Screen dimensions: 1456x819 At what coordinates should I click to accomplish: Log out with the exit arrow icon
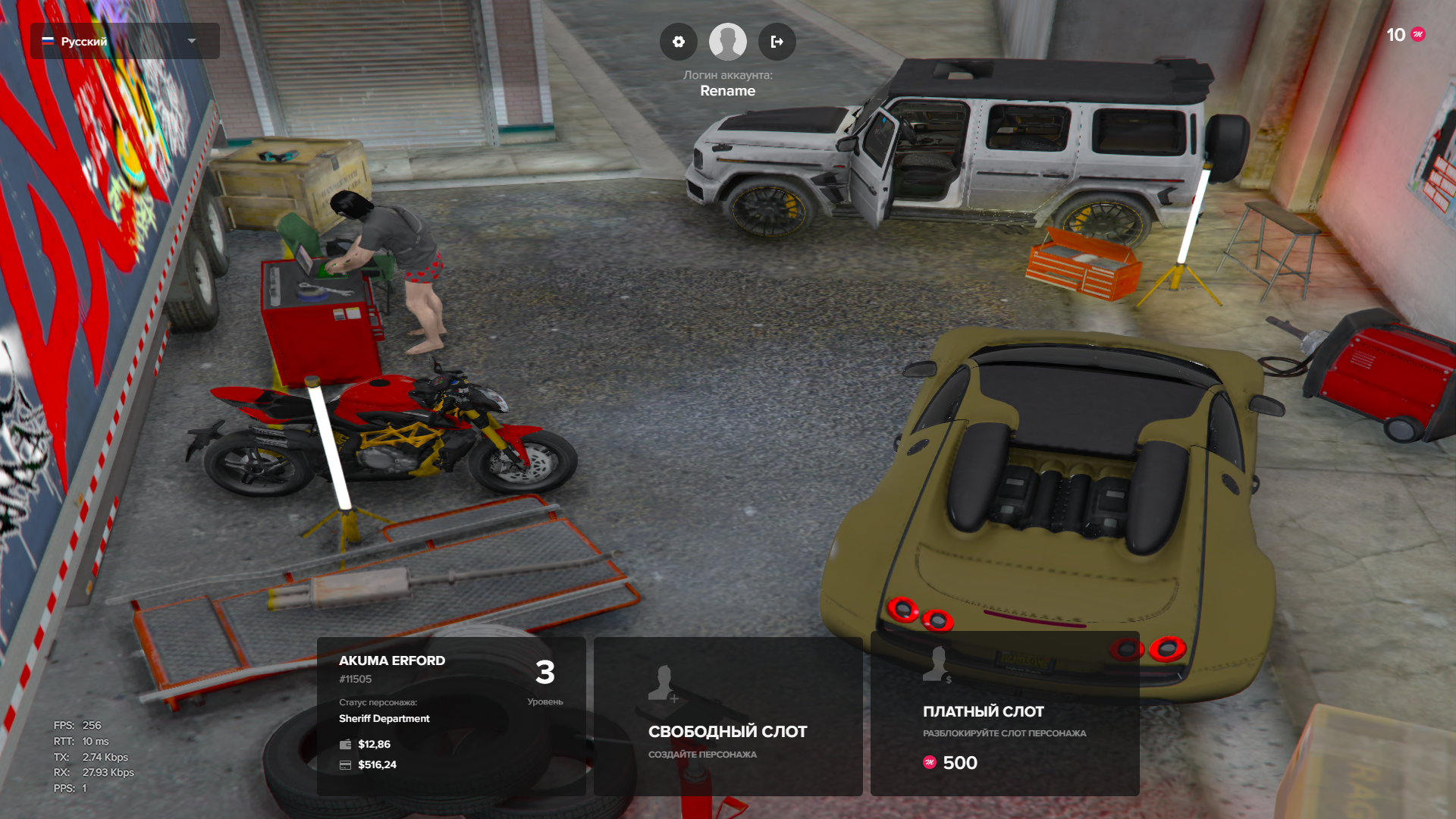(777, 42)
